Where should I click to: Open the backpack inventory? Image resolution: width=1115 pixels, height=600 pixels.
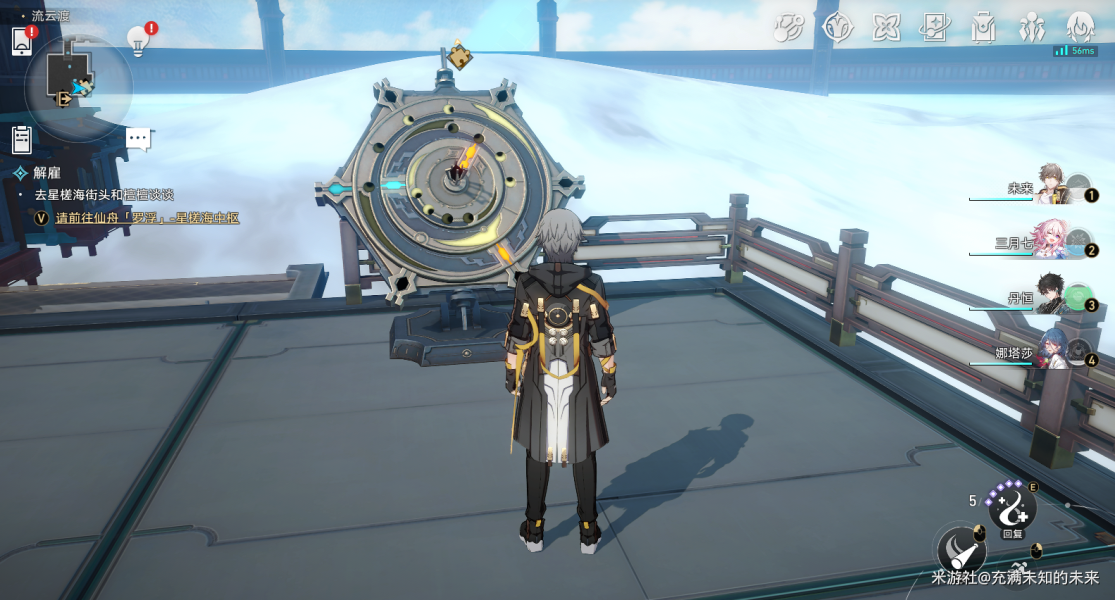coord(984,27)
